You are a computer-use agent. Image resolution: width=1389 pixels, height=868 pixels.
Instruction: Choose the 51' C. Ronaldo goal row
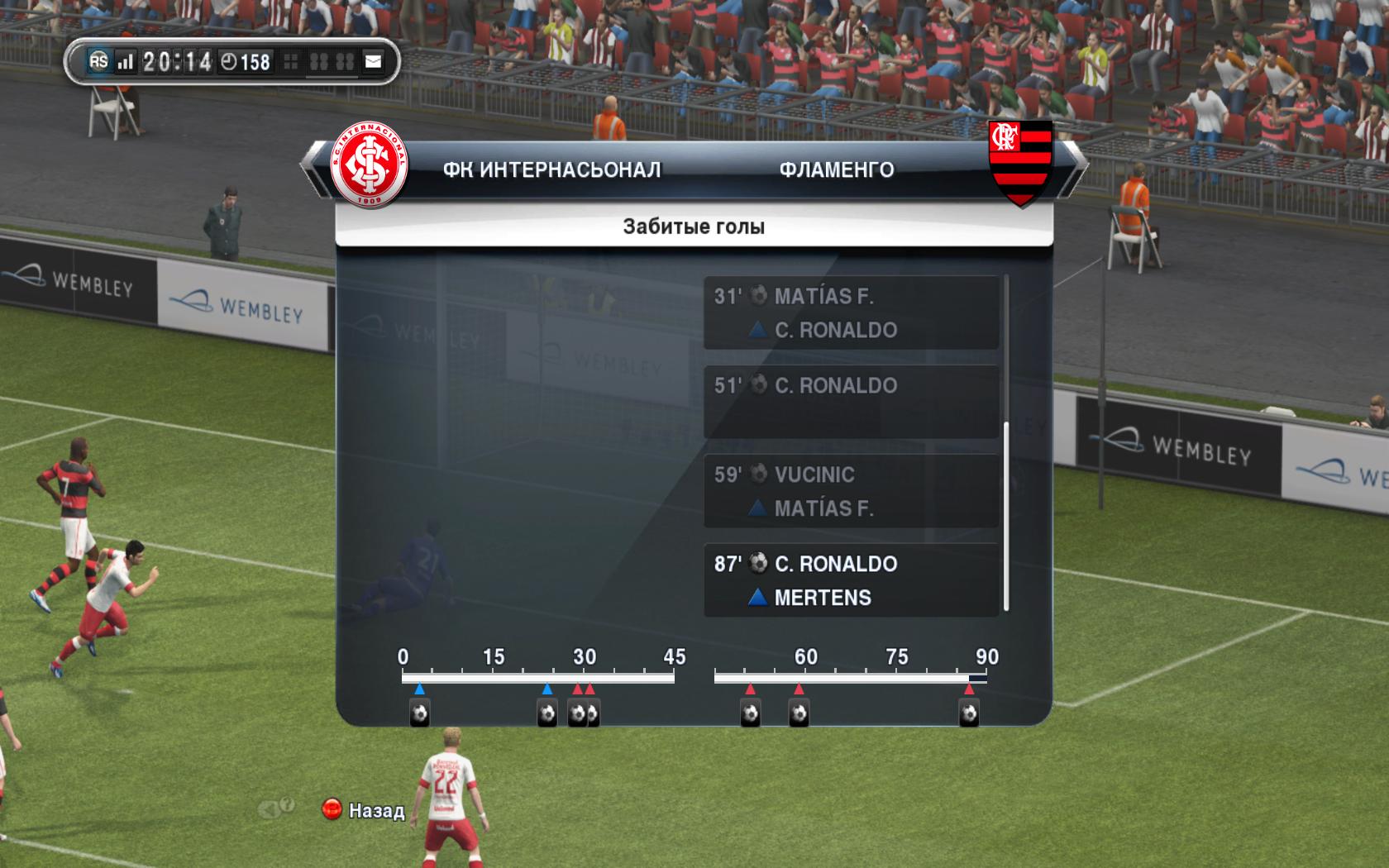point(851,402)
